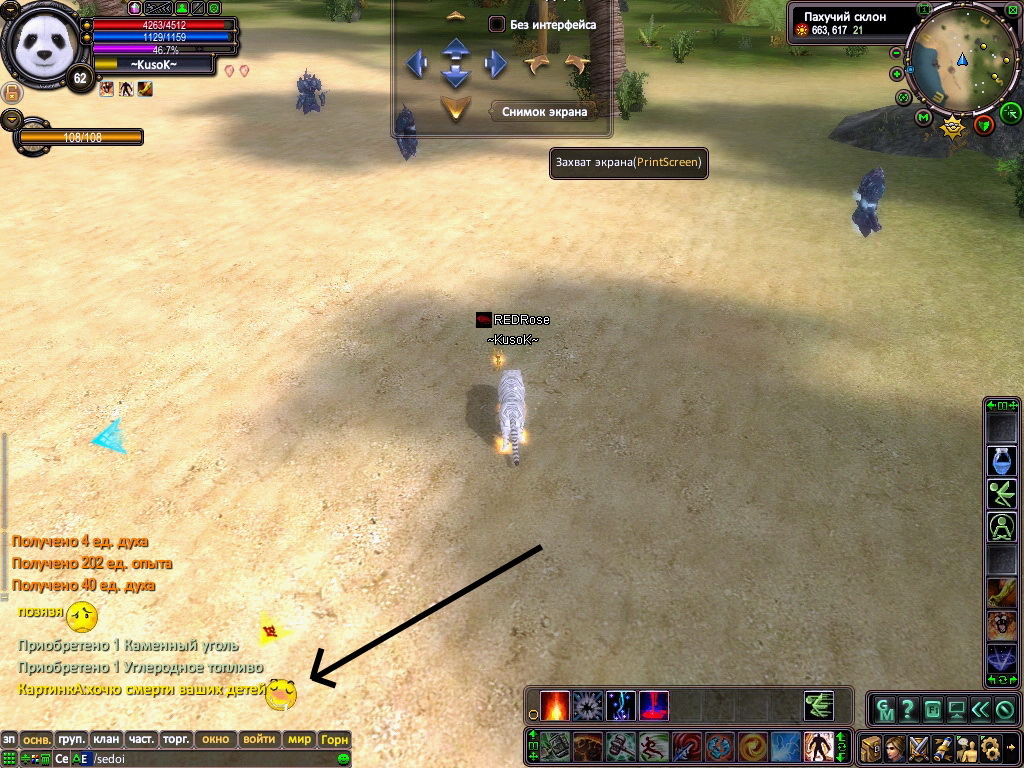Select the клан chat tab
1024x768 pixels.
[x=106, y=740]
